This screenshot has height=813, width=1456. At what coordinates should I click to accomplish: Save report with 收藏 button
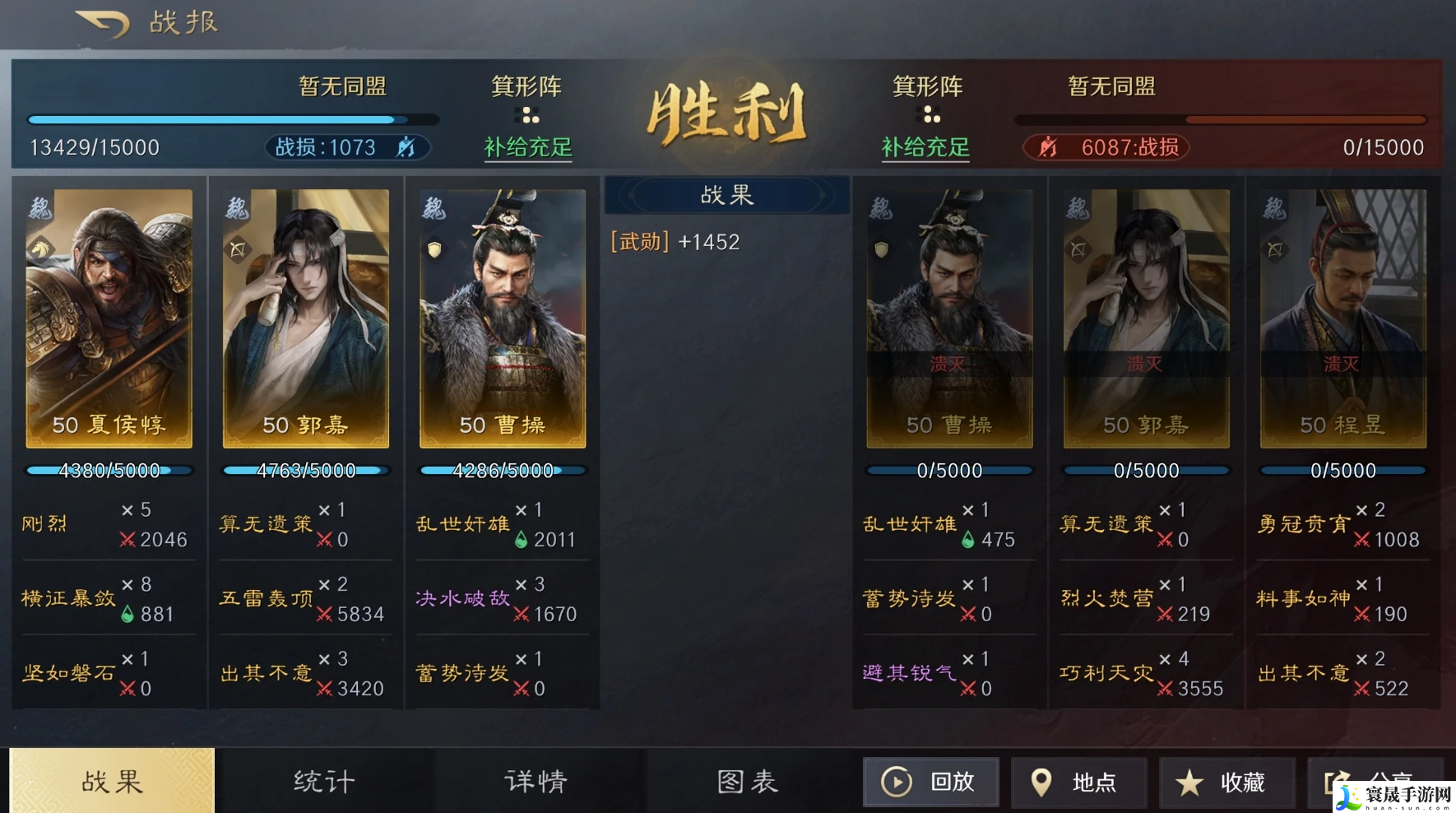coord(1225,782)
